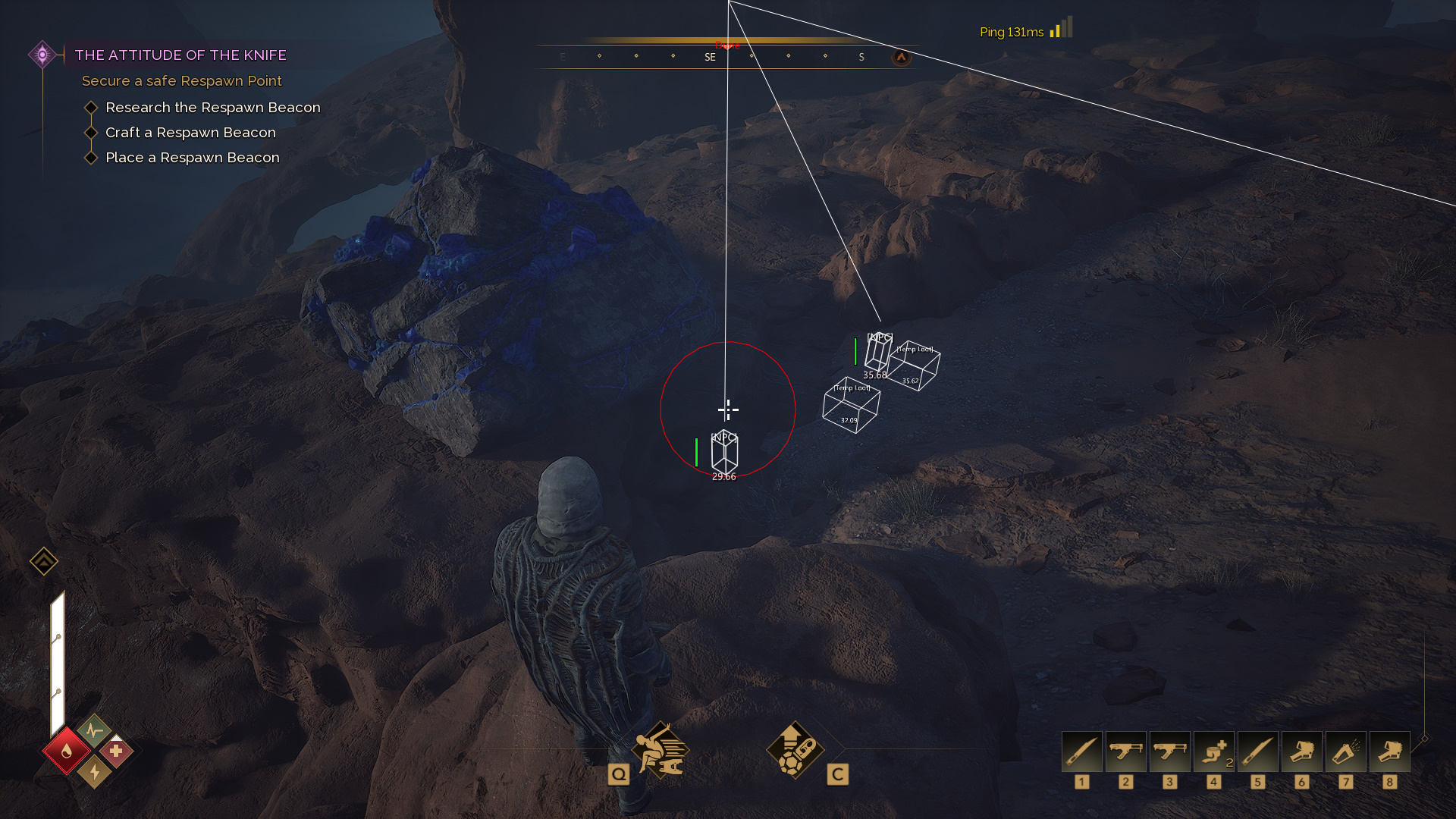Equip the pistol in hotbar slot 2
Screen dimensions: 1456x819
(x=1125, y=752)
